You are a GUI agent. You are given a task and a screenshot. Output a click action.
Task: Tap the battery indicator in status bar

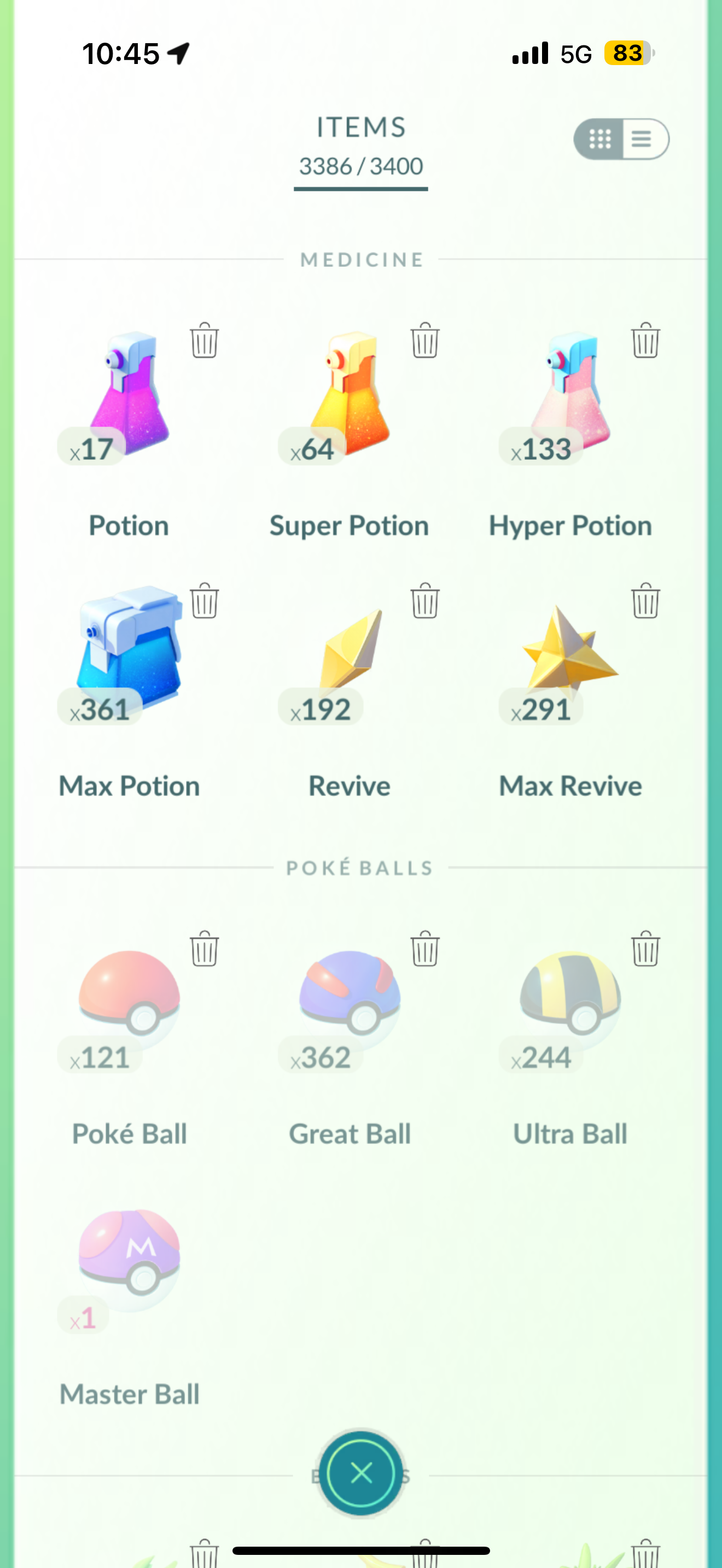tap(627, 54)
